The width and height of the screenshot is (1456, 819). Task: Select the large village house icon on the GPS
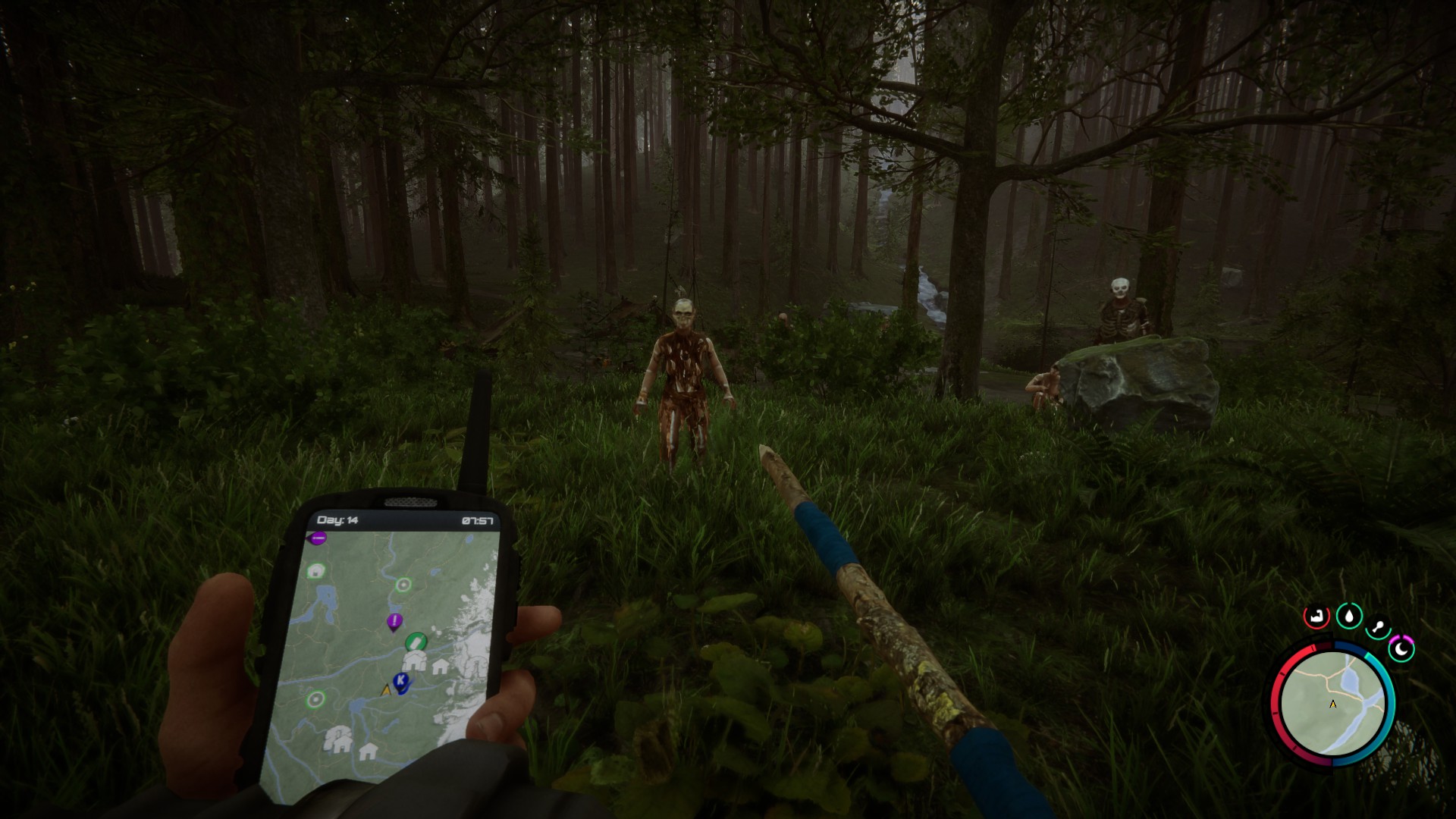pos(414,661)
